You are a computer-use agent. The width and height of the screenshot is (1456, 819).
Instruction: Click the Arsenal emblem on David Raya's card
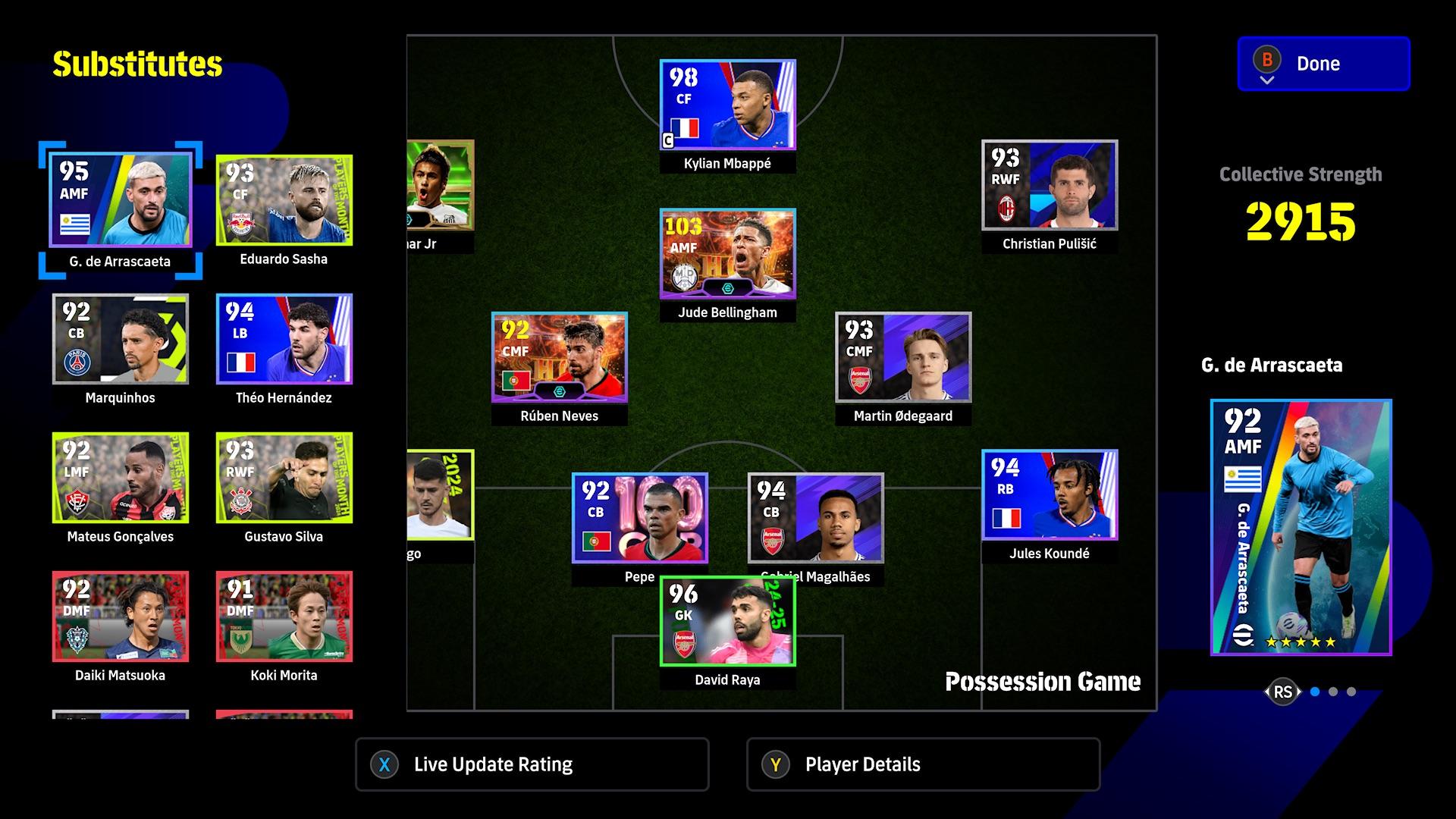click(683, 644)
